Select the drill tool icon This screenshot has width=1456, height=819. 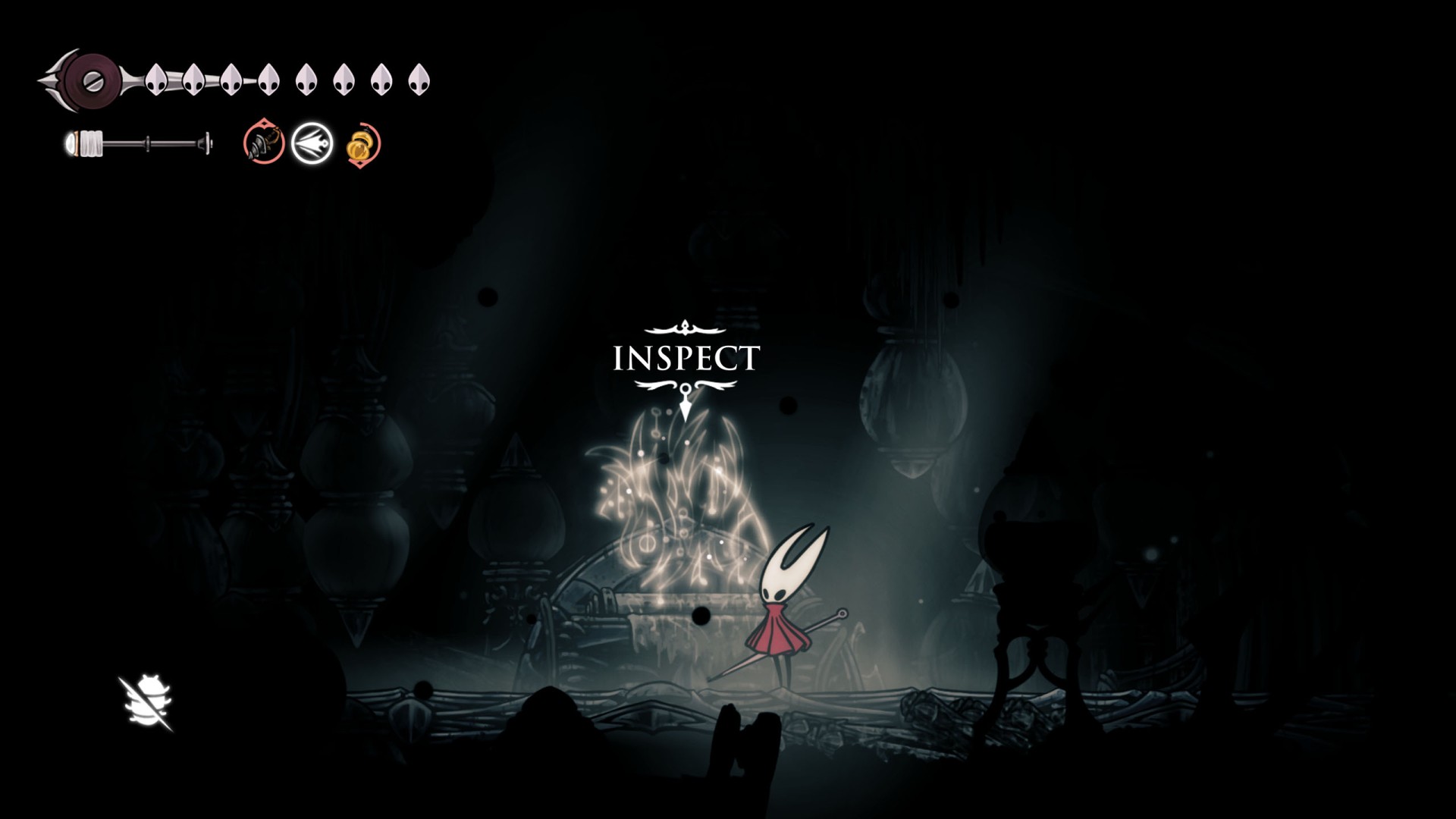point(264,143)
